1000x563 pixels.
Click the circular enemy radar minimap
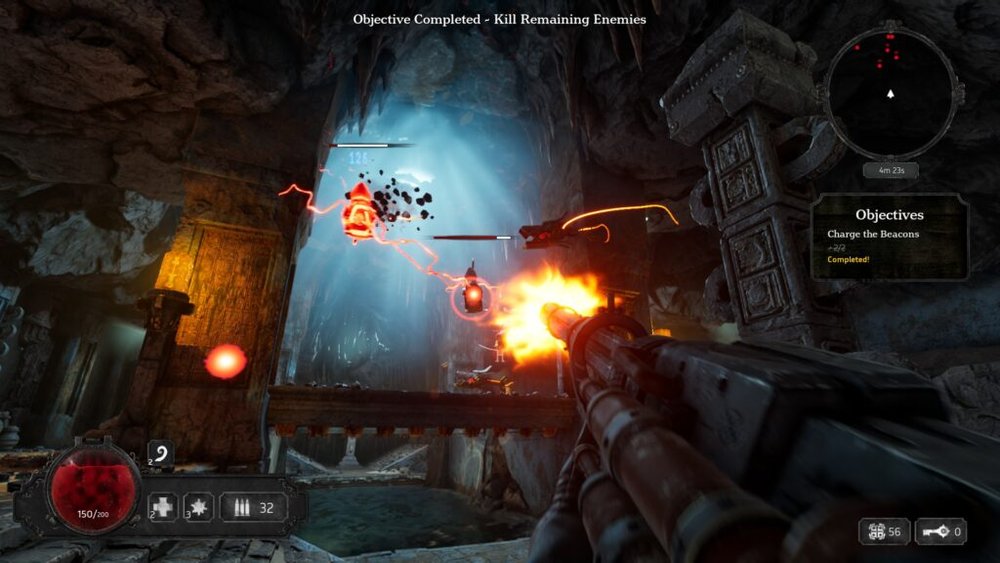pyautogui.click(x=889, y=92)
